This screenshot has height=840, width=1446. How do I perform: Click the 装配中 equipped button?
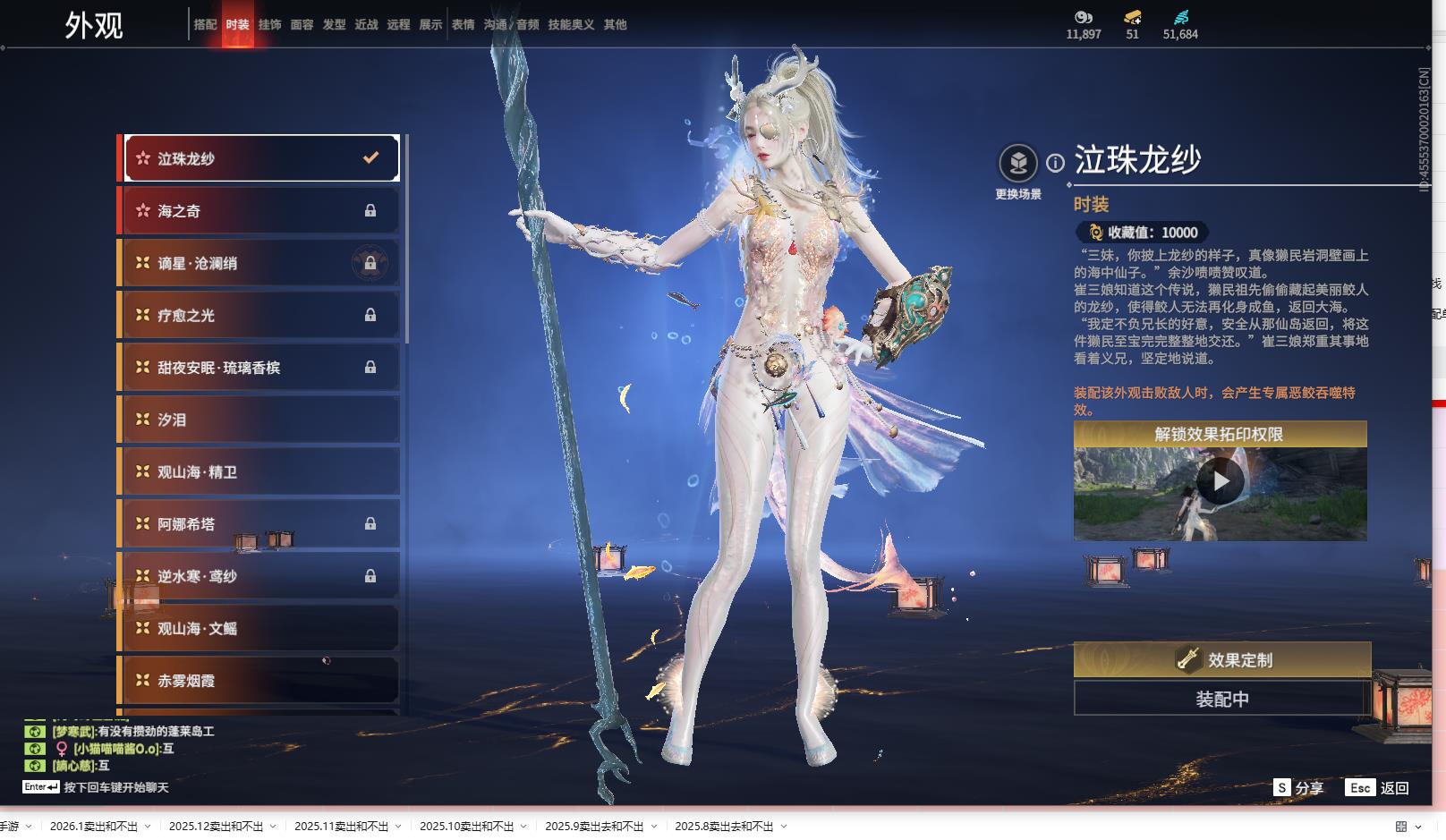(x=1221, y=699)
